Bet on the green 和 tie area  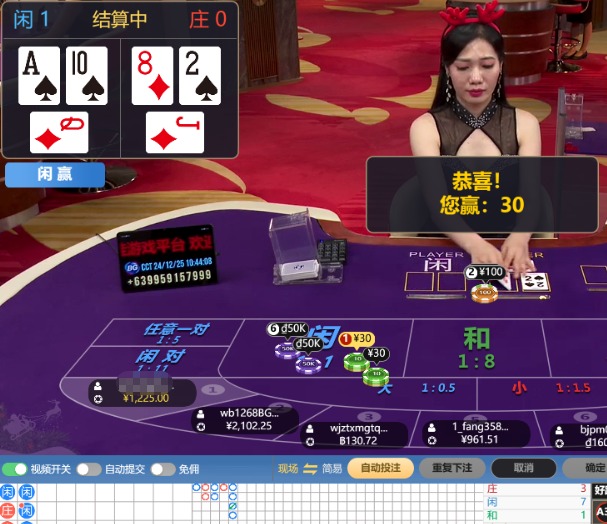(476, 348)
